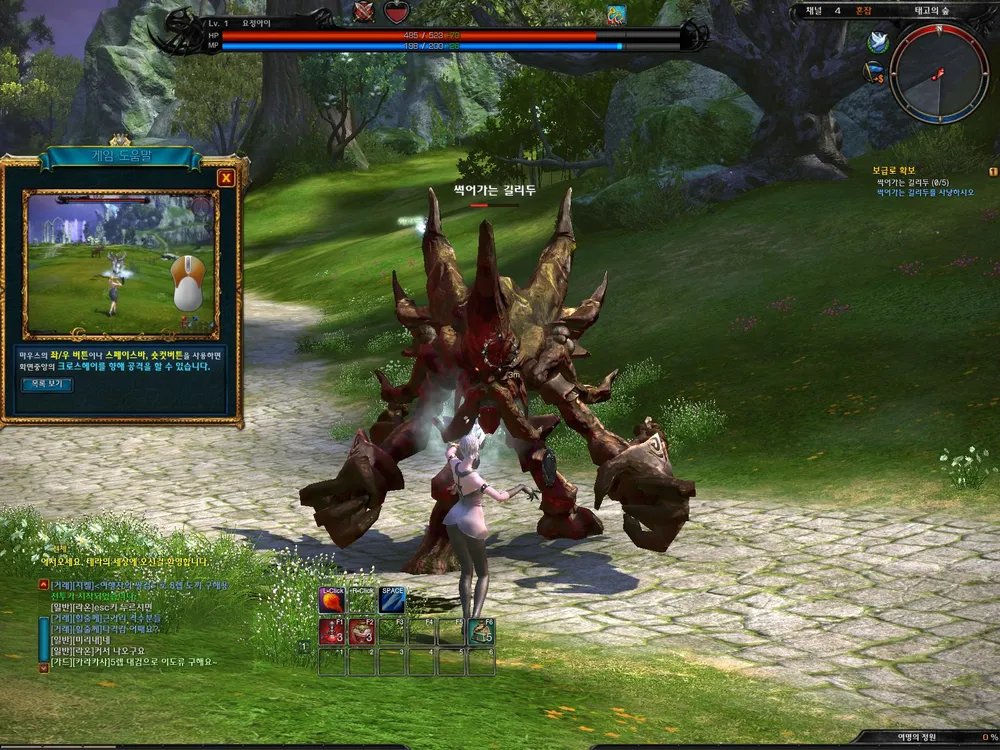Select the small buff icon above the HP bar

(x=616, y=14)
